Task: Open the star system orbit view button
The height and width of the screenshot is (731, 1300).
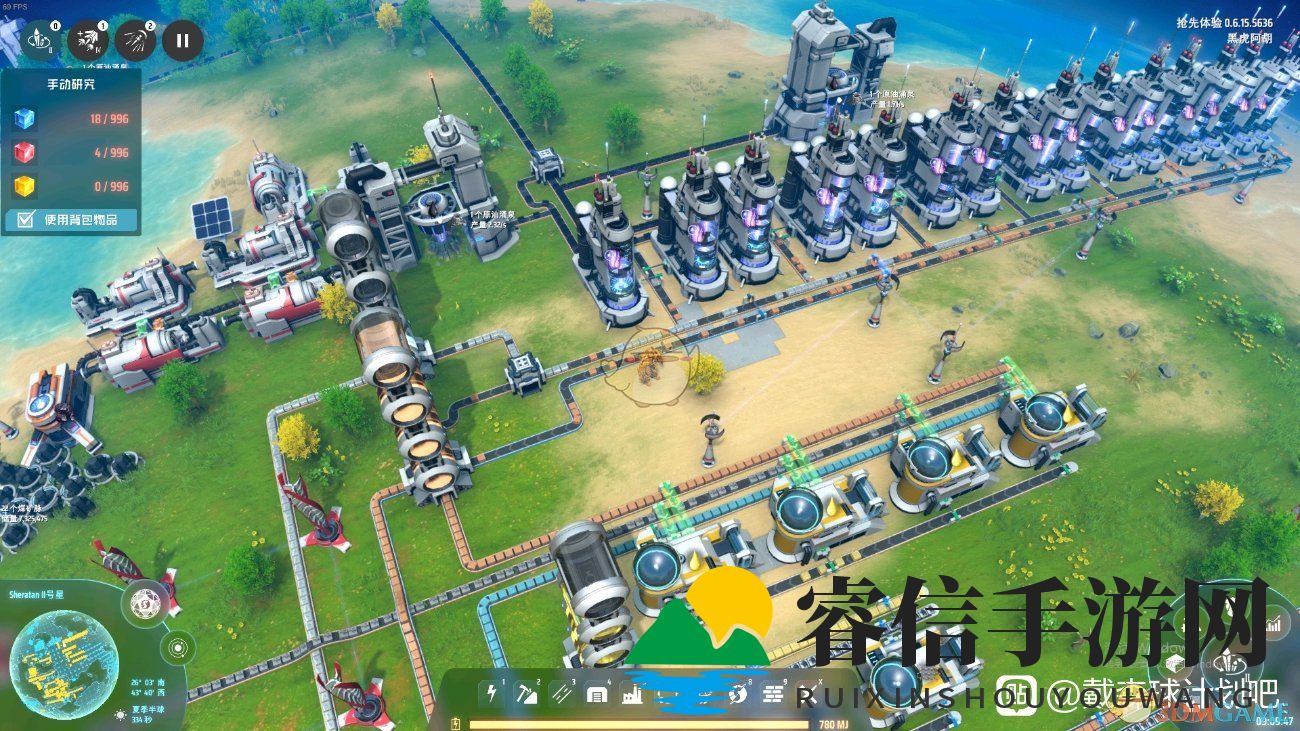Action: (177, 648)
